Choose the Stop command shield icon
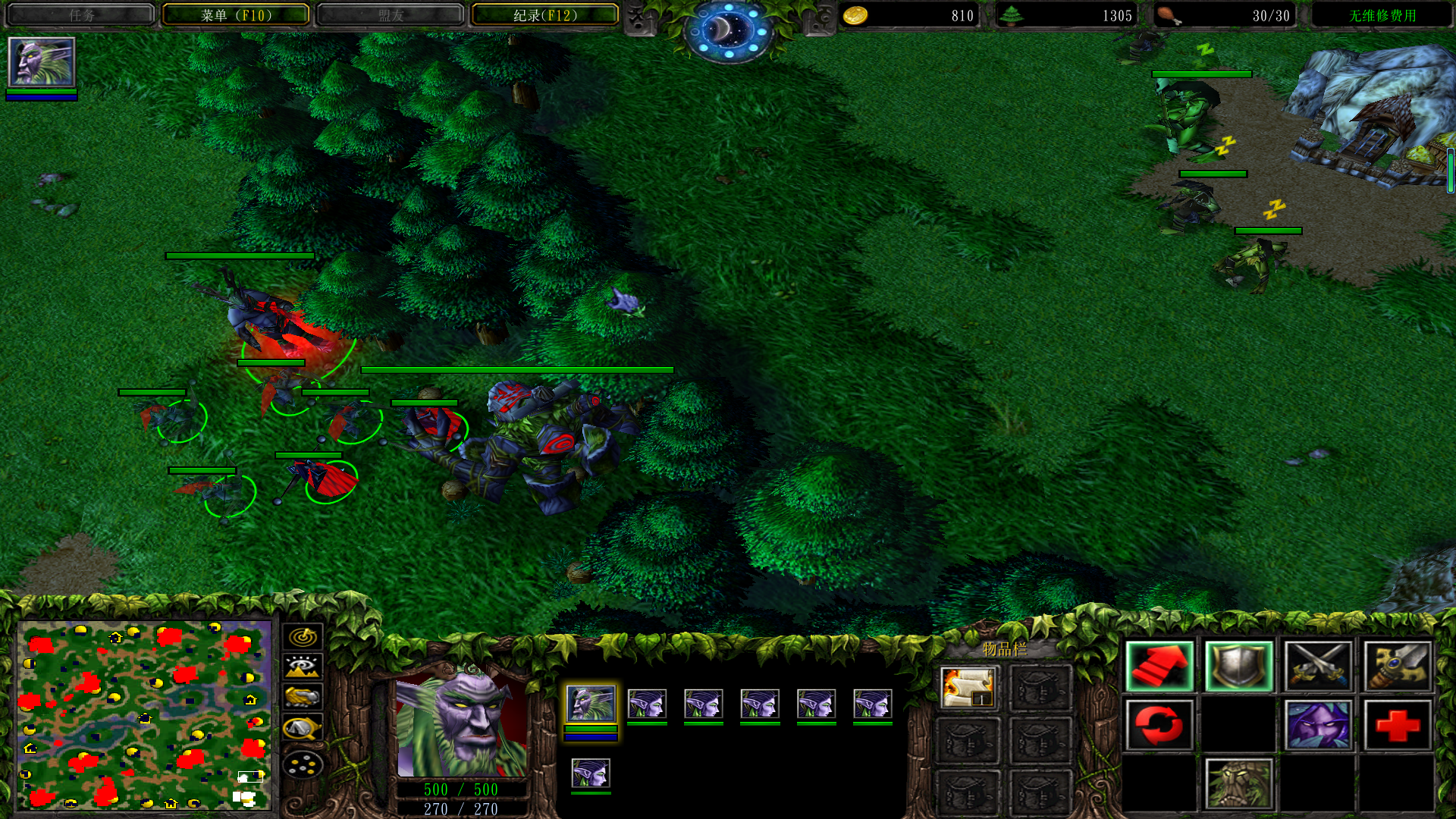The height and width of the screenshot is (819, 1456). tap(1238, 667)
